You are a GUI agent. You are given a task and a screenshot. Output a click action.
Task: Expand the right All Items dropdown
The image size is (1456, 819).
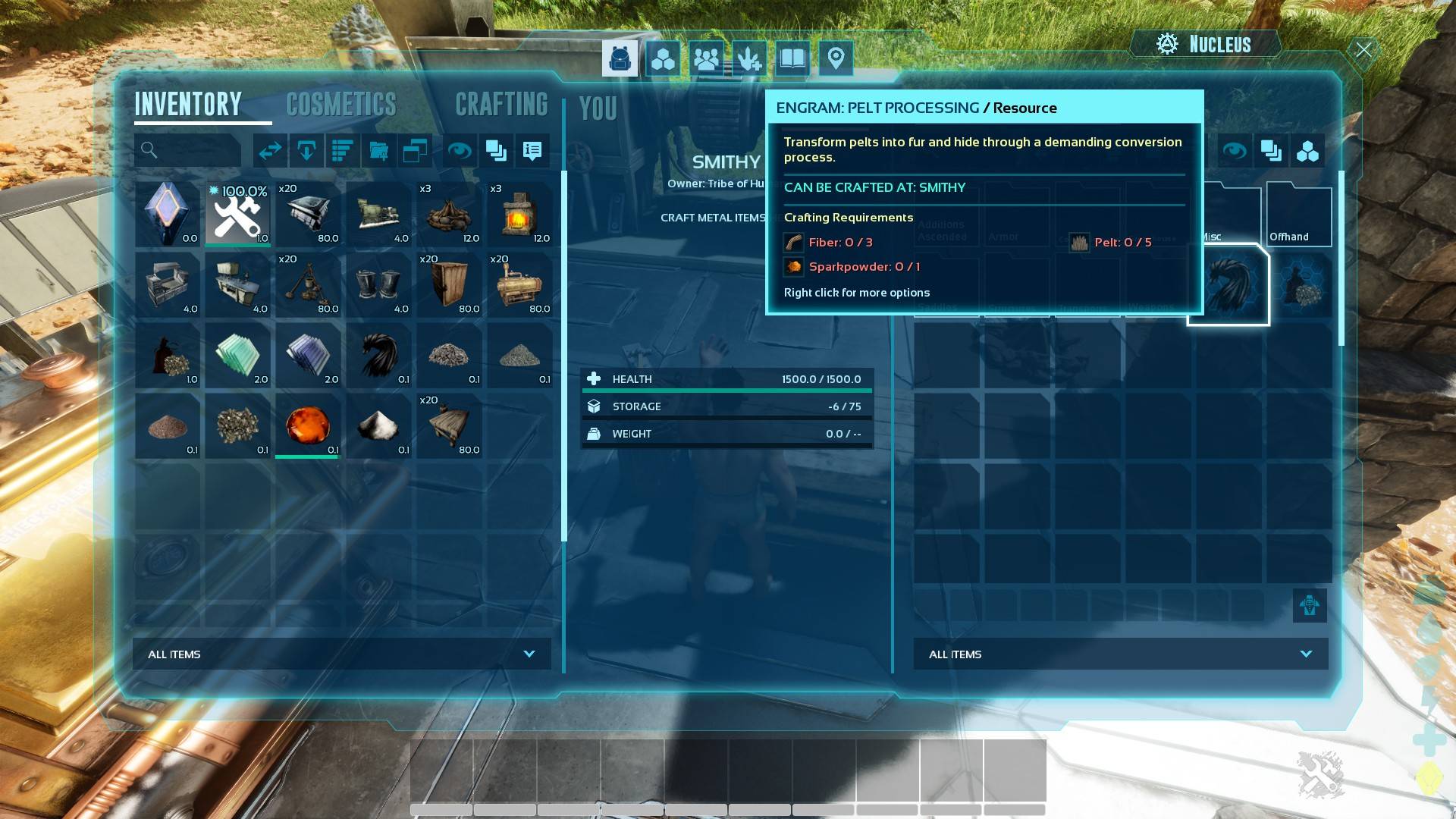pyautogui.click(x=1120, y=654)
